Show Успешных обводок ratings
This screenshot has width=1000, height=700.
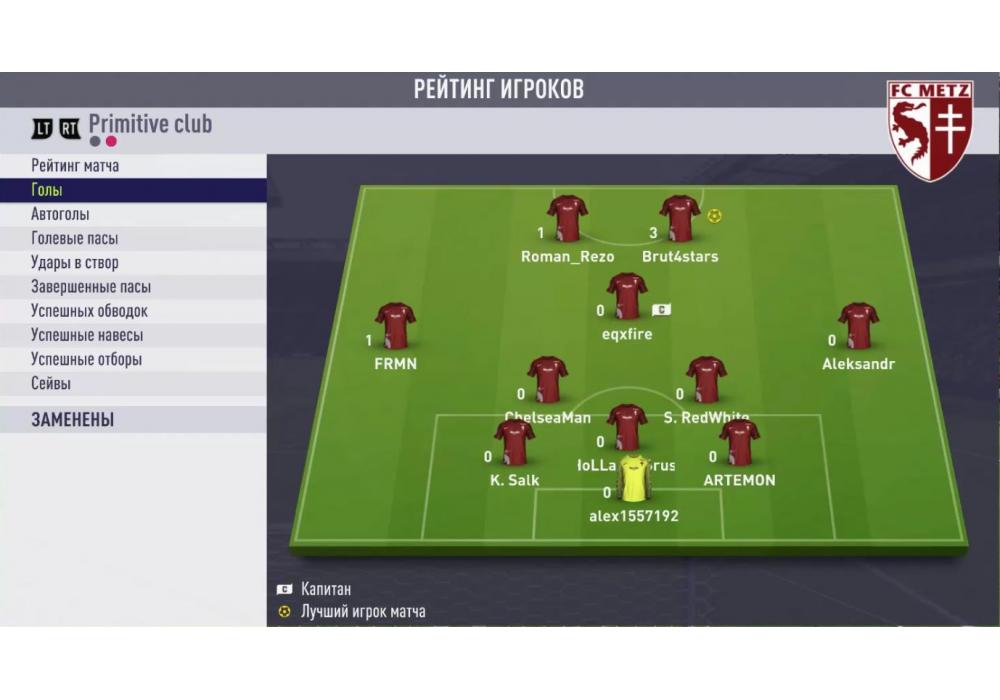(x=89, y=311)
